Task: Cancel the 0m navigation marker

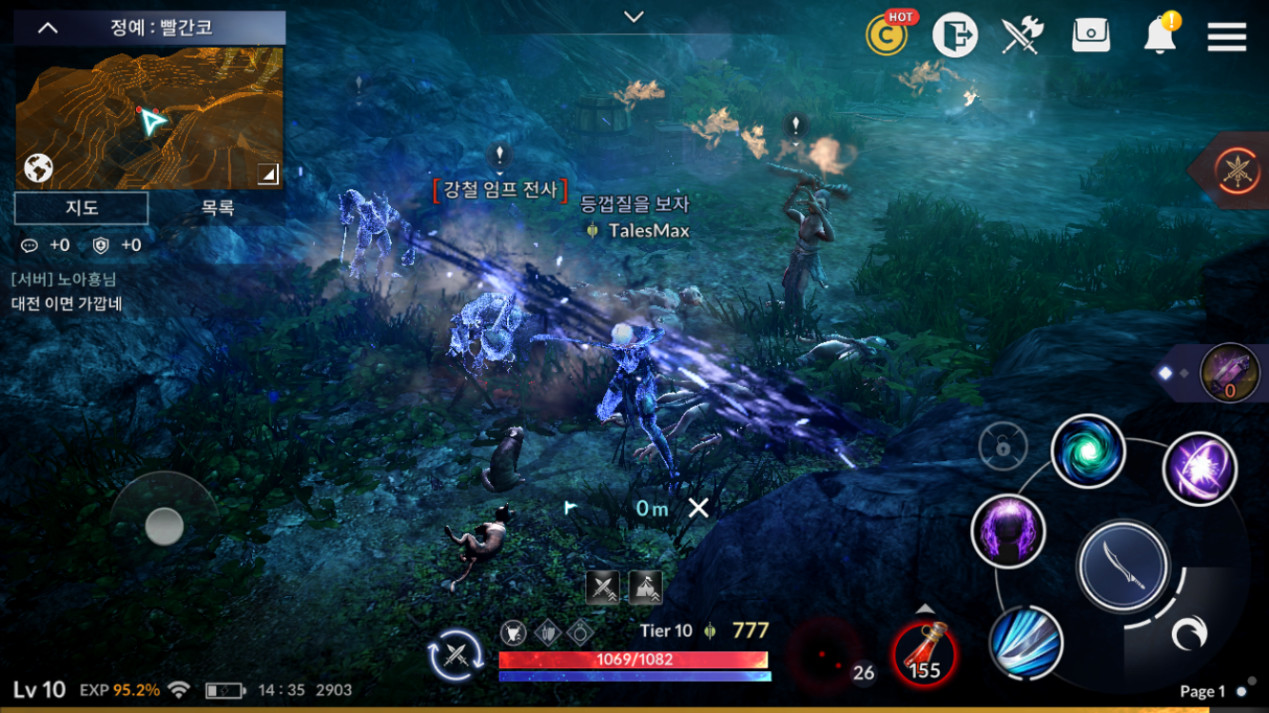Action: [x=698, y=508]
